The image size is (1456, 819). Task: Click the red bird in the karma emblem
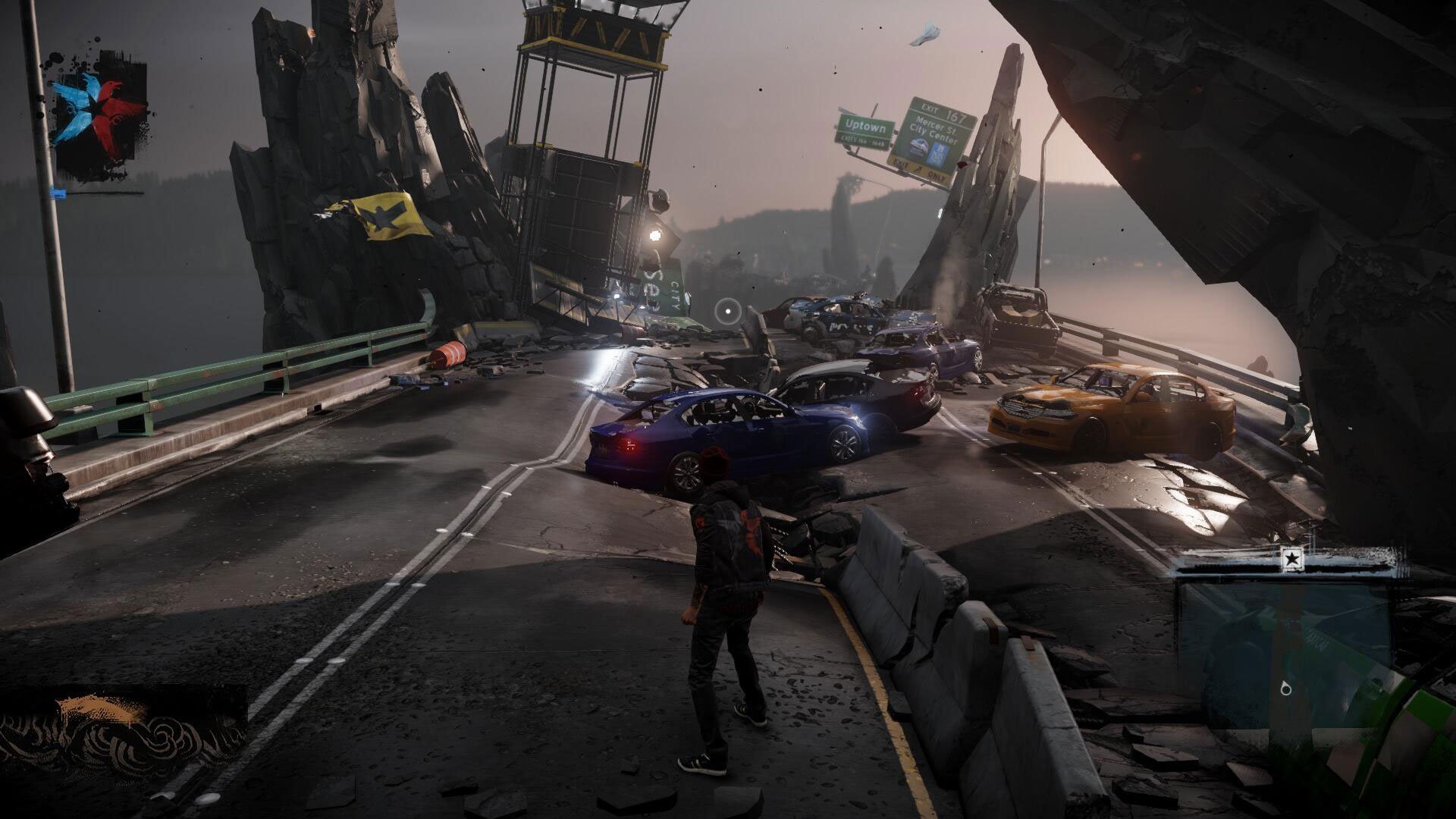114,101
